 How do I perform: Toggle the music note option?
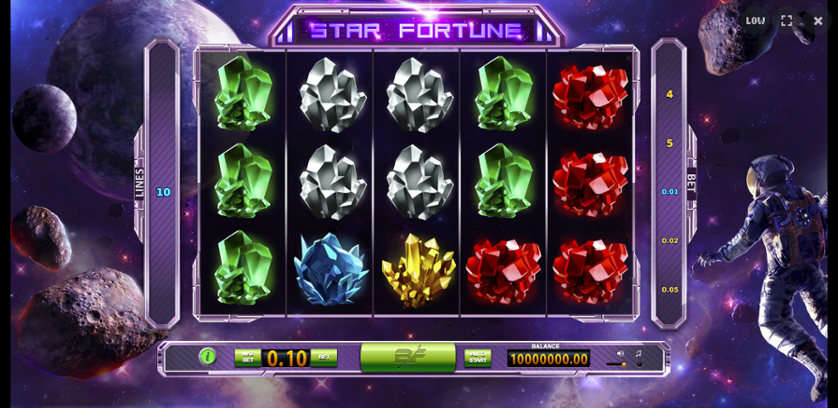pos(638,353)
